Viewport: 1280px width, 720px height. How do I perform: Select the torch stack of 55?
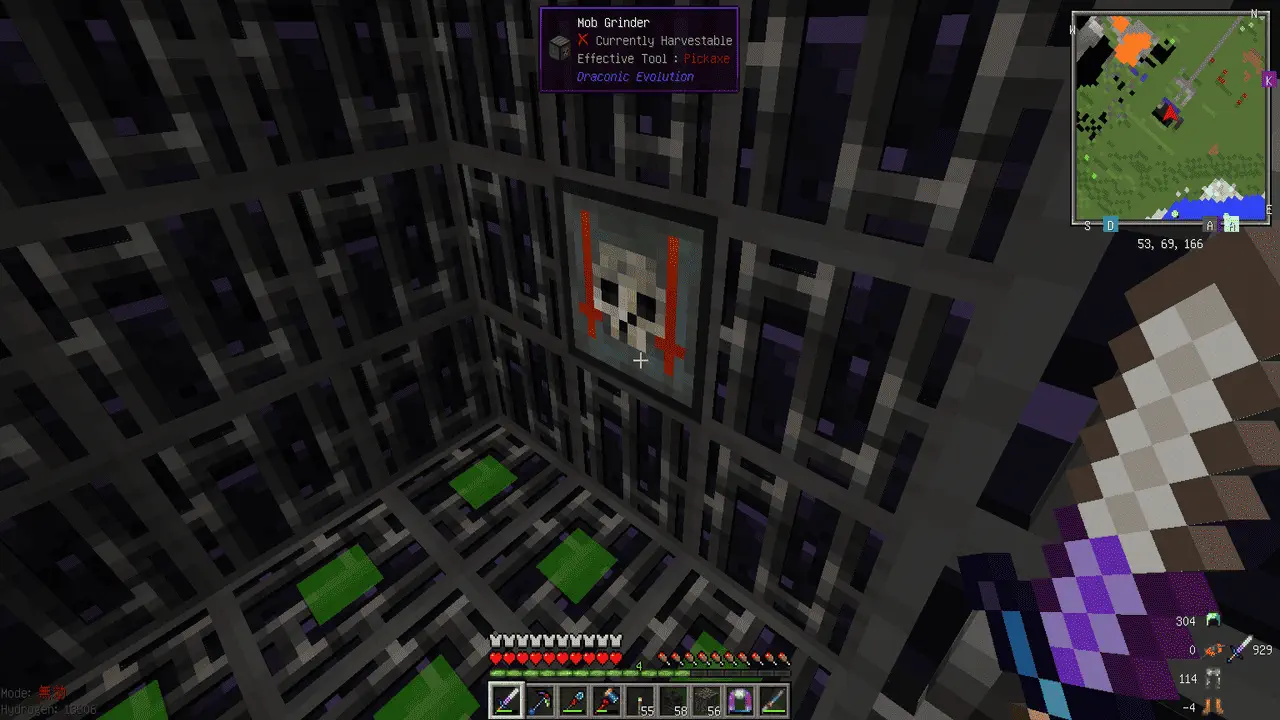pos(641,701)
